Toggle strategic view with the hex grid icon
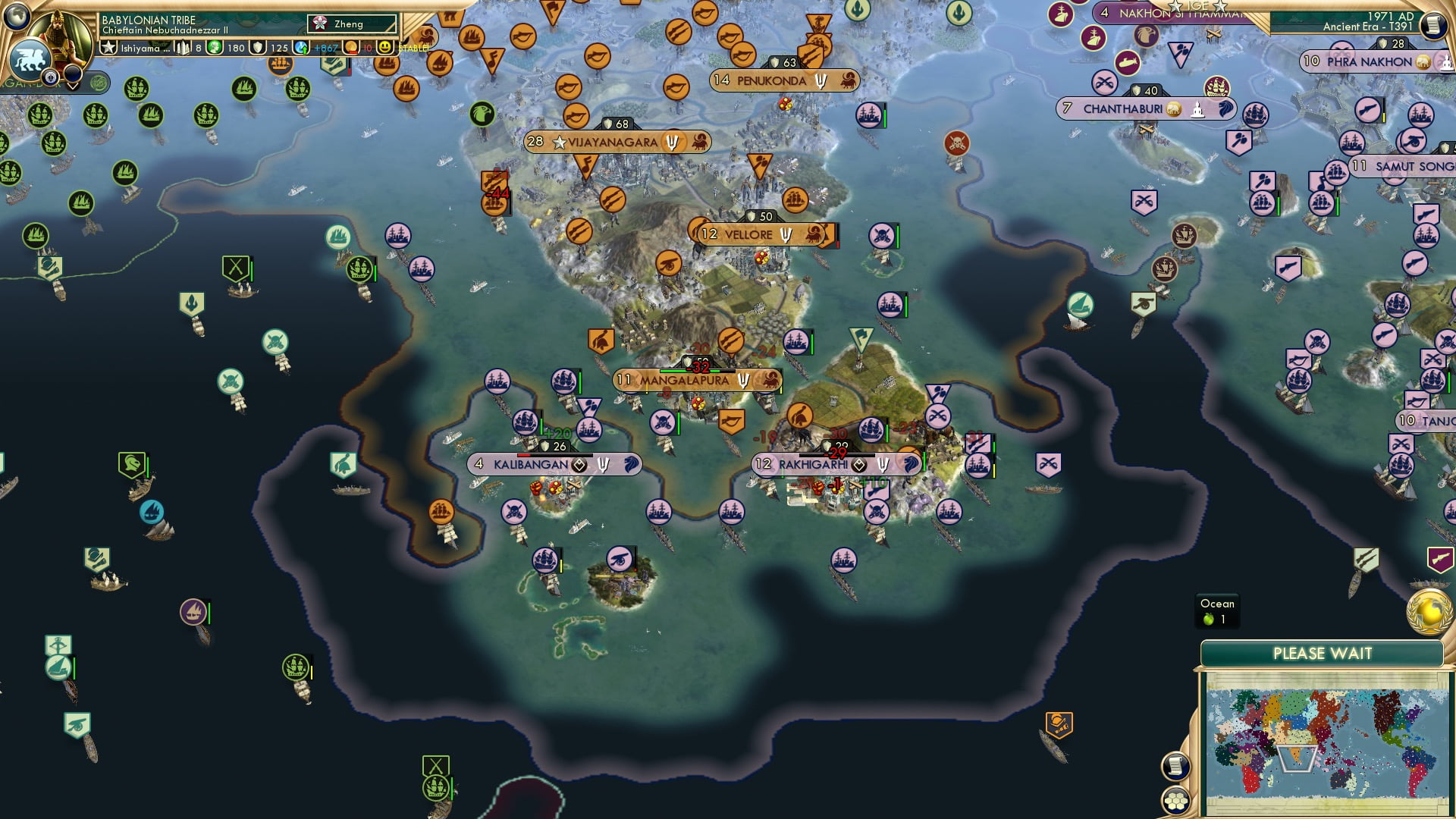This screenshot has height=819, width=1456. pyautogui.click(x=1175, y=802)
